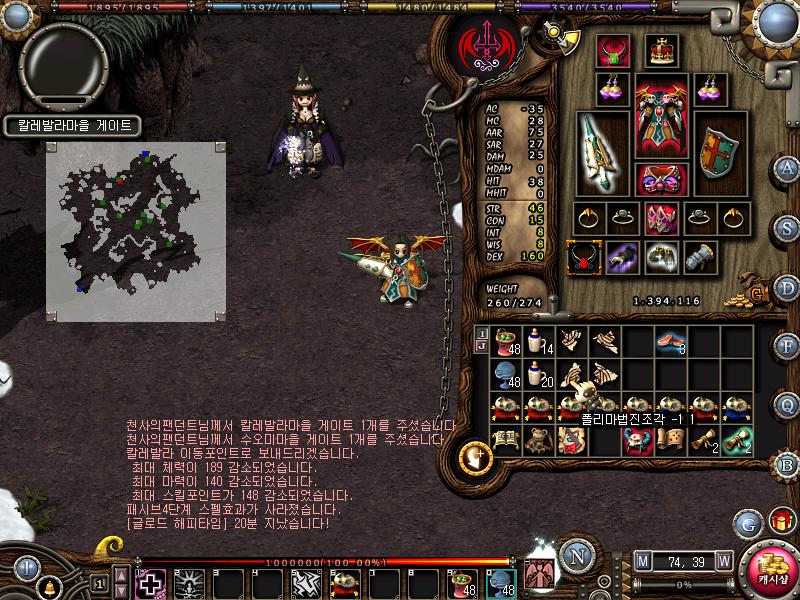
Task: Click the round N button
Action: (x=576, y=556)
